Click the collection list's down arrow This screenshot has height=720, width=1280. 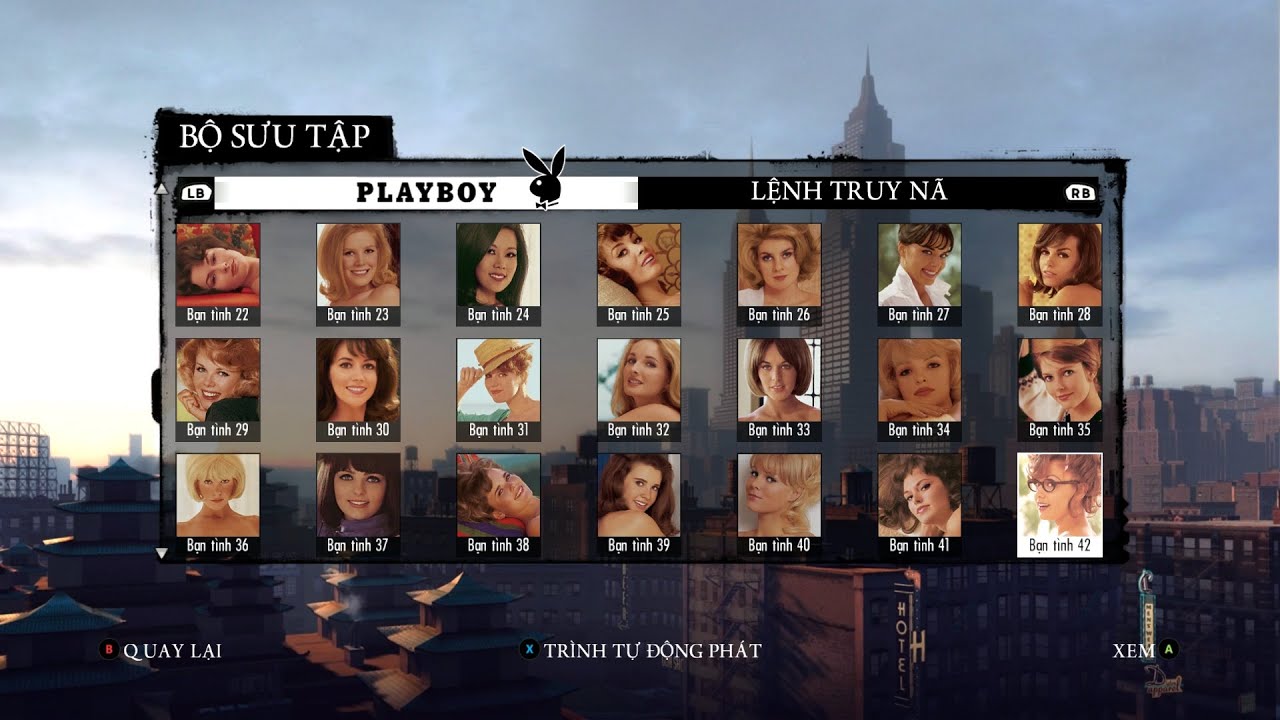161,552
